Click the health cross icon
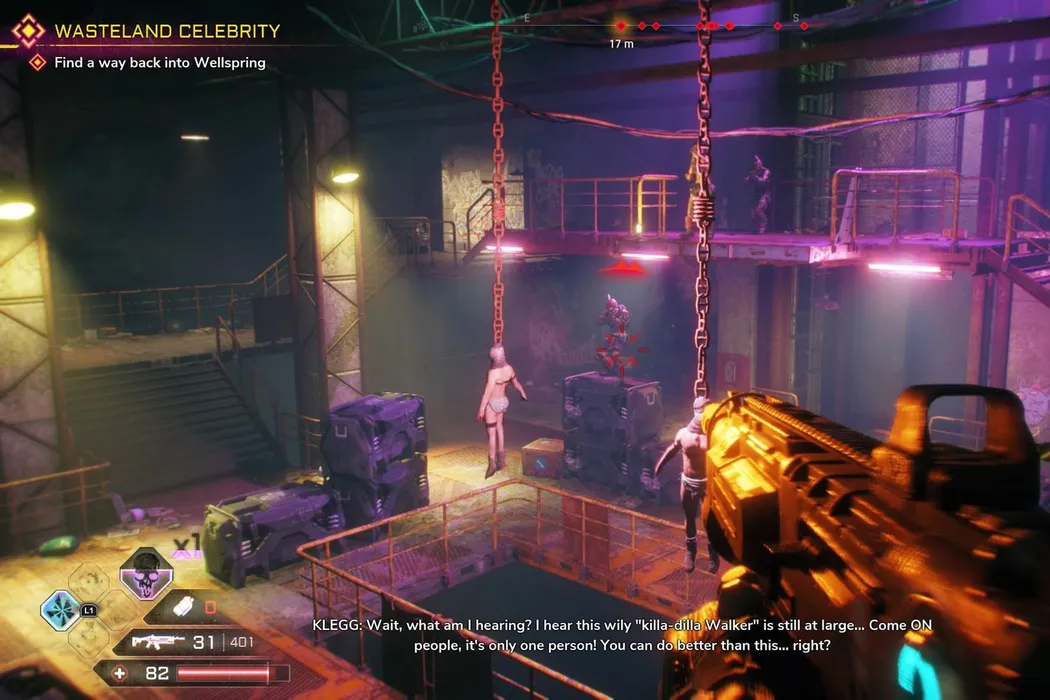Image resolution: width=1050 pixels, height=700 pixels. (x=121, y=673)
